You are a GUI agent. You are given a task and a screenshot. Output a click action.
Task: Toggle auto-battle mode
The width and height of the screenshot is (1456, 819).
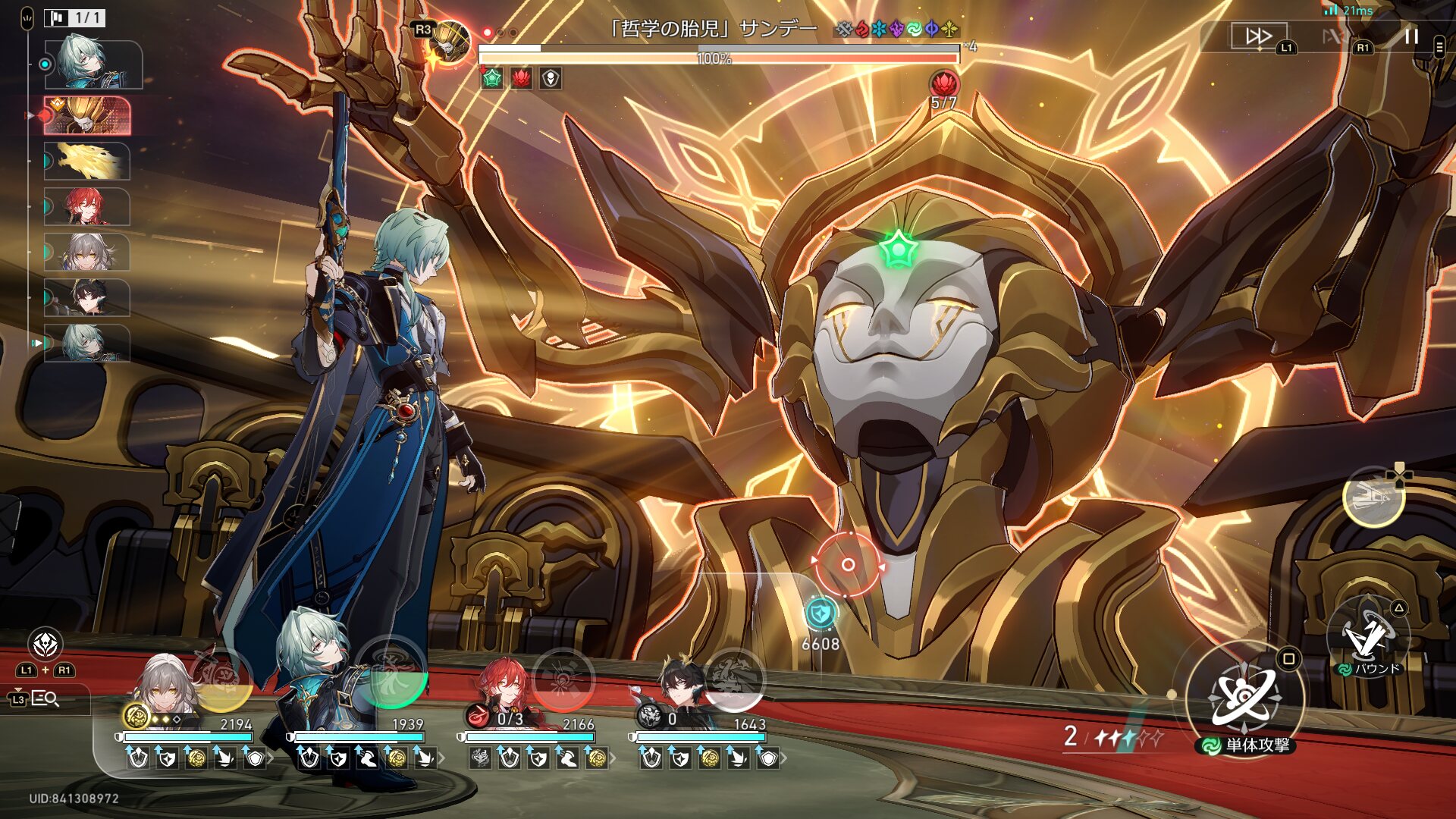(x=1336, y=36)
